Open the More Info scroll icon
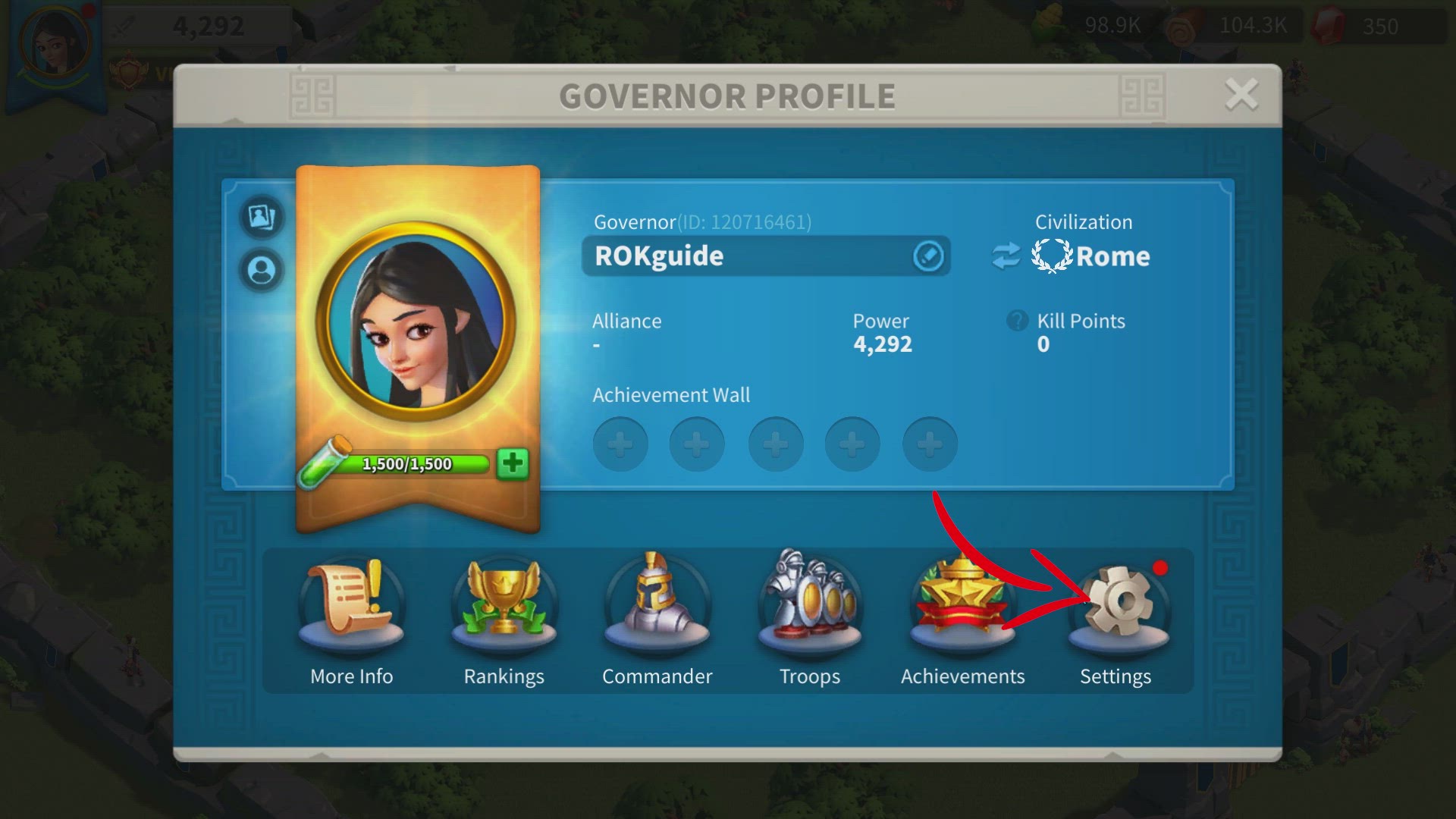This screenshot has height=819, width=1456. click(351, 603)
